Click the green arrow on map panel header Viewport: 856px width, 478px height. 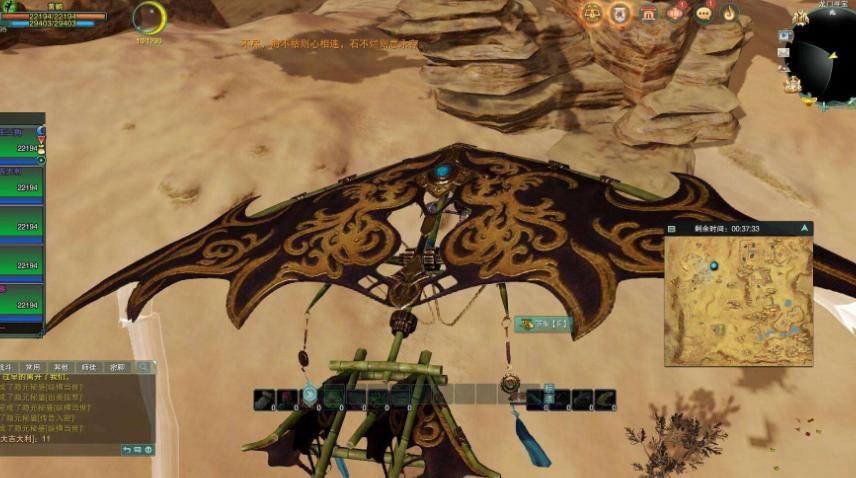click(804, 229)
